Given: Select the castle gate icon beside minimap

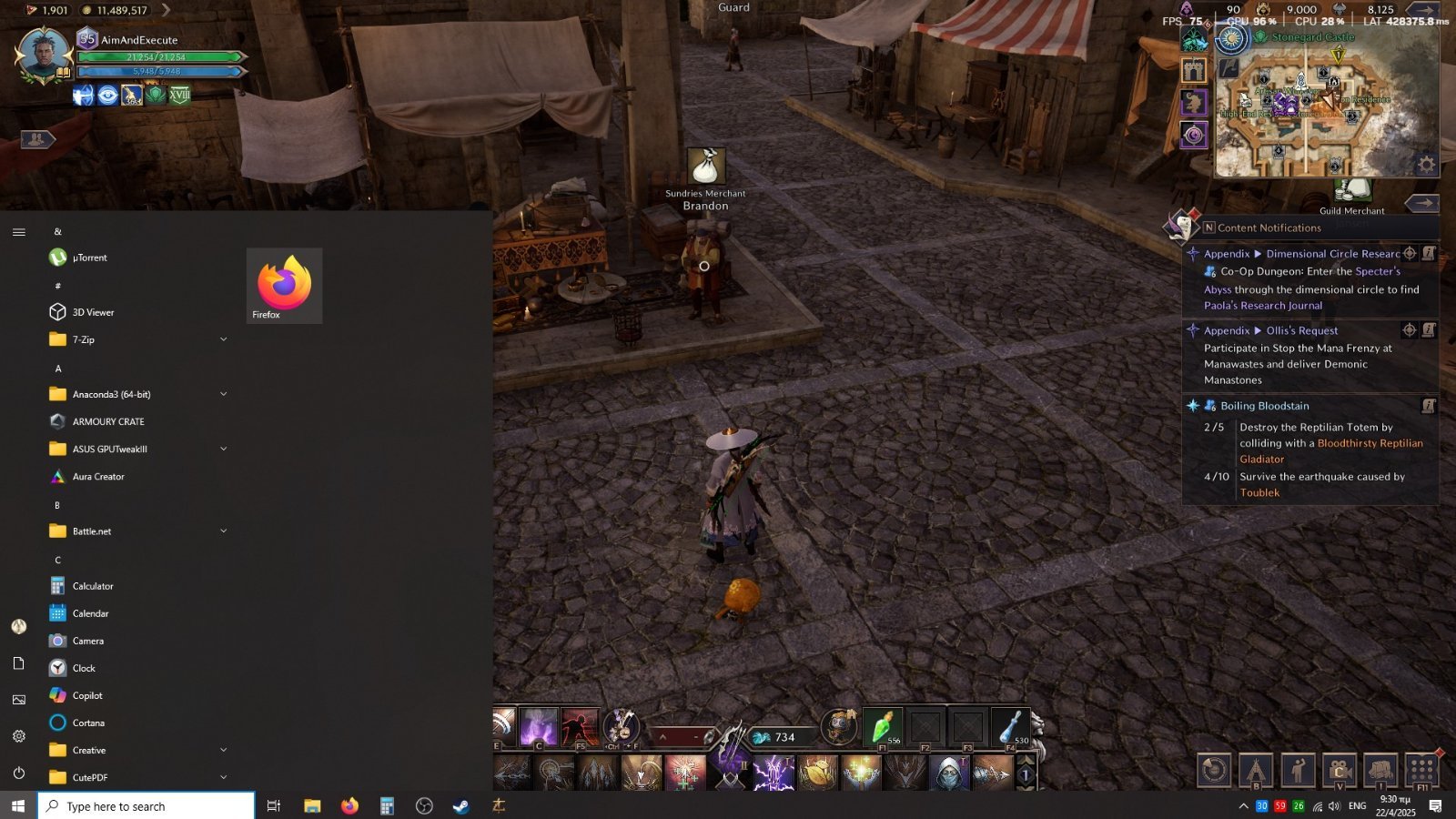Looking at the screenshot, I should (1194, 70).
